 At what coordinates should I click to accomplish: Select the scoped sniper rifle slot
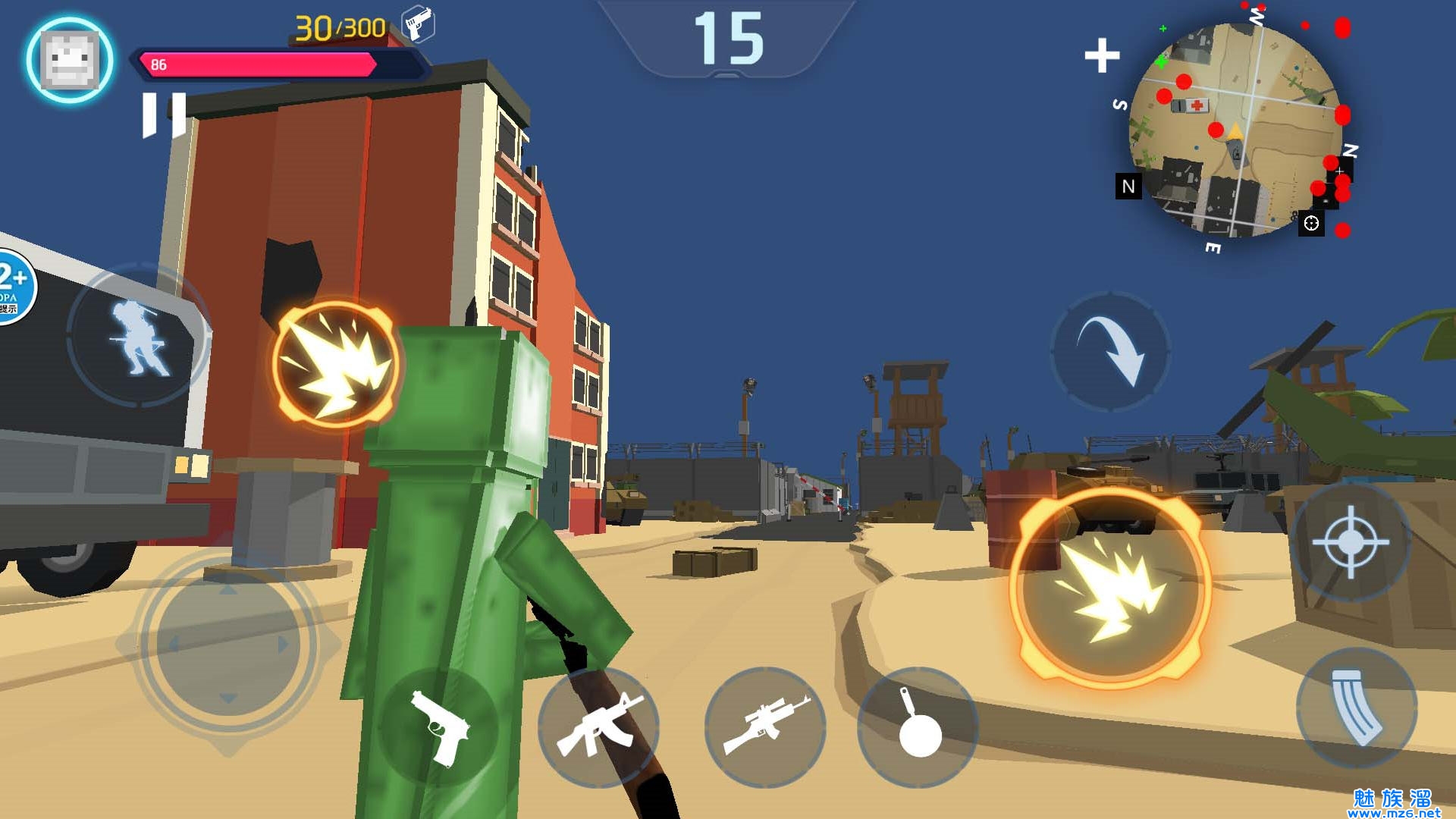click(766, 727)
